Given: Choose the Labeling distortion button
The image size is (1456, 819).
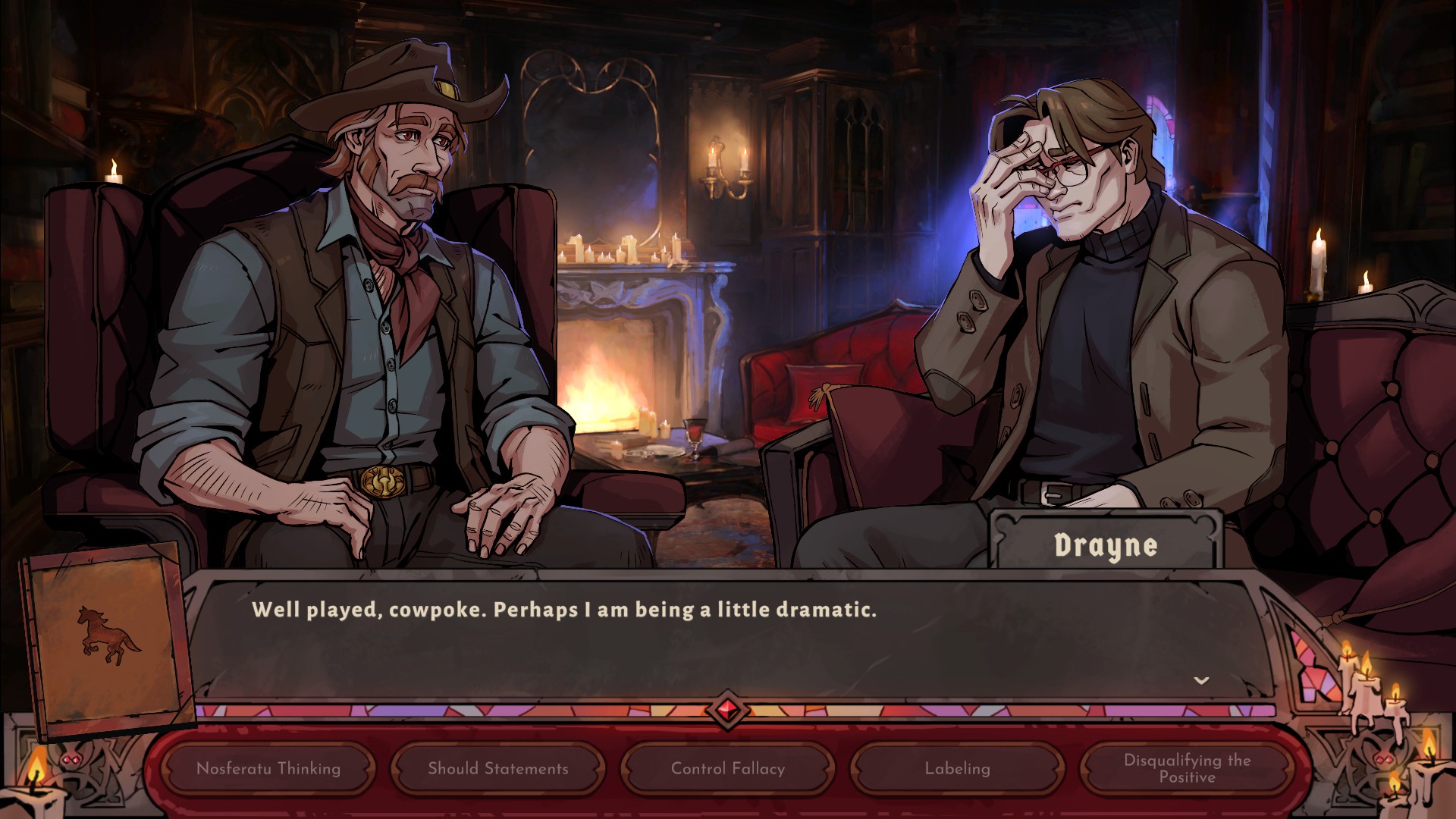Looking at the screenshot, I should point(958,768).
